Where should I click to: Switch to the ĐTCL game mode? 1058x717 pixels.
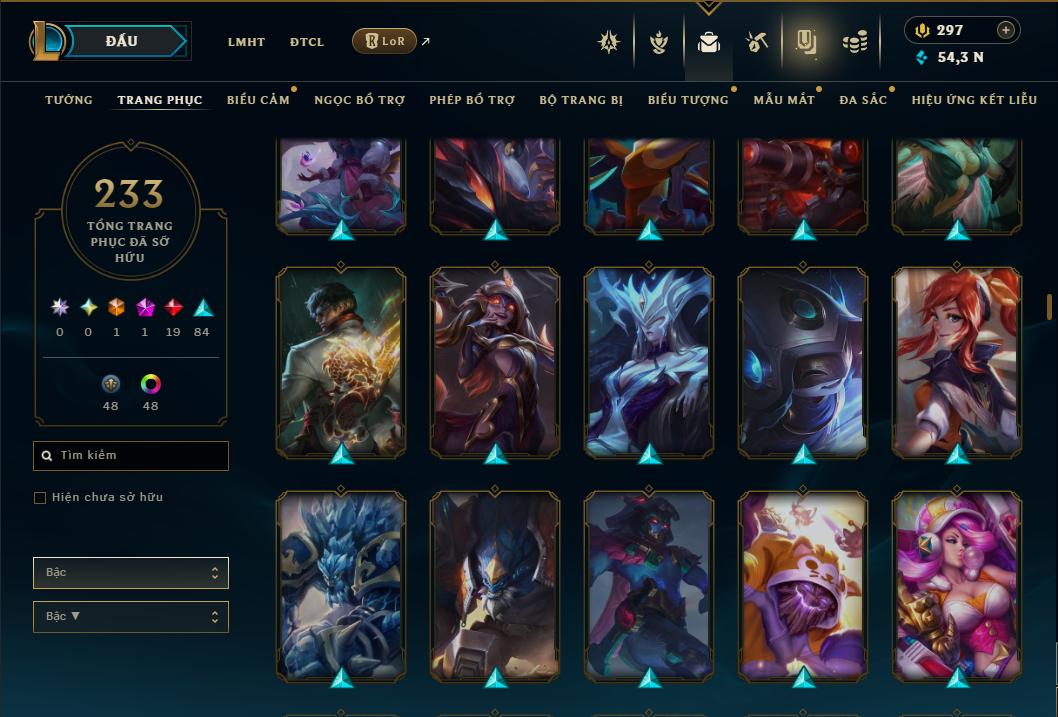coord(307,42)
